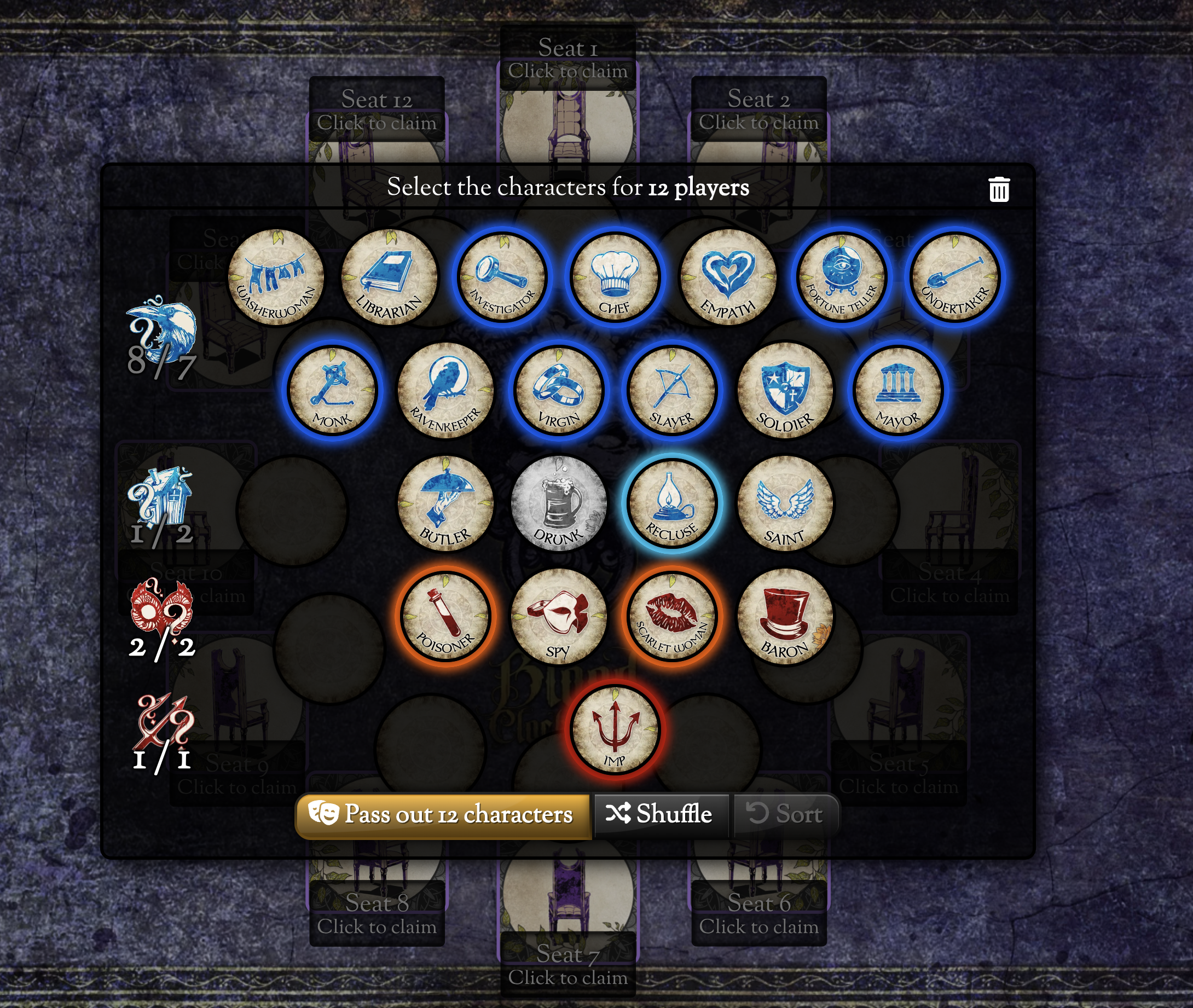
Task: Toggle the Fortune Teller token
Action: click(841, 277)
